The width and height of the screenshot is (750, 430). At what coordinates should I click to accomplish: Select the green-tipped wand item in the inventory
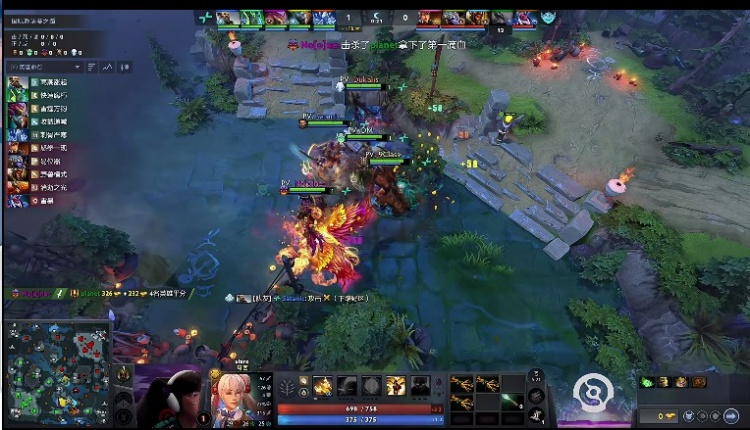coord(512,401)
